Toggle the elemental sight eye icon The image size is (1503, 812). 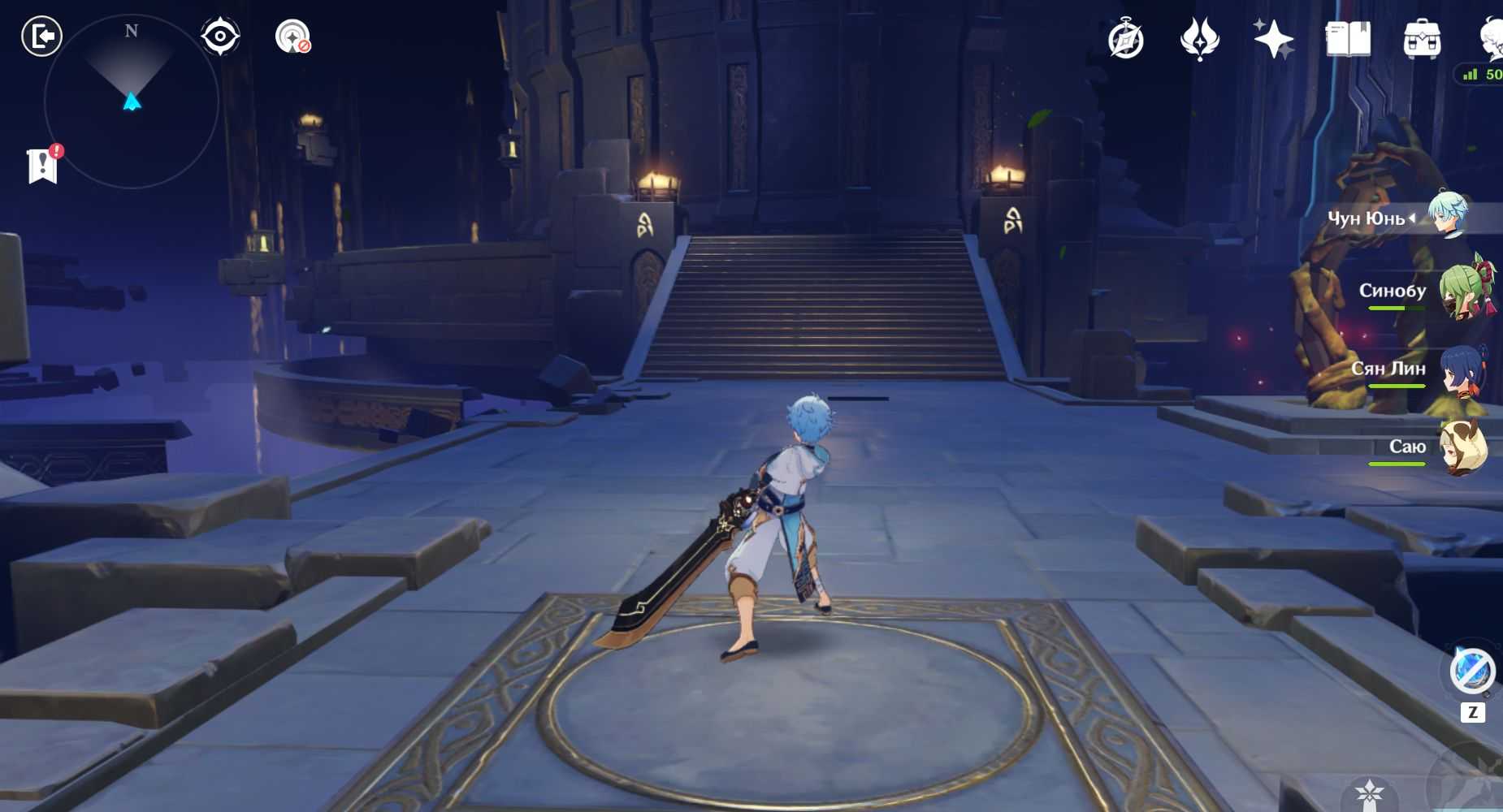tap(220, 37)
